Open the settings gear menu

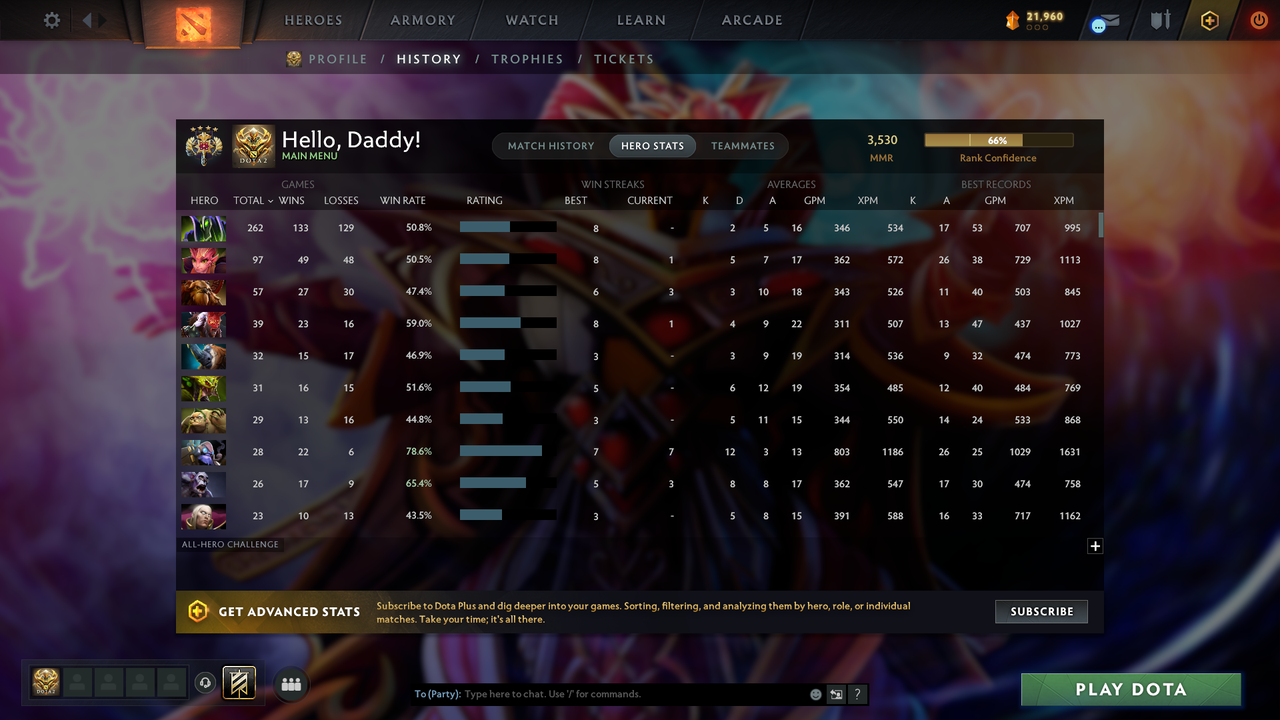click(x=51, y=19)
